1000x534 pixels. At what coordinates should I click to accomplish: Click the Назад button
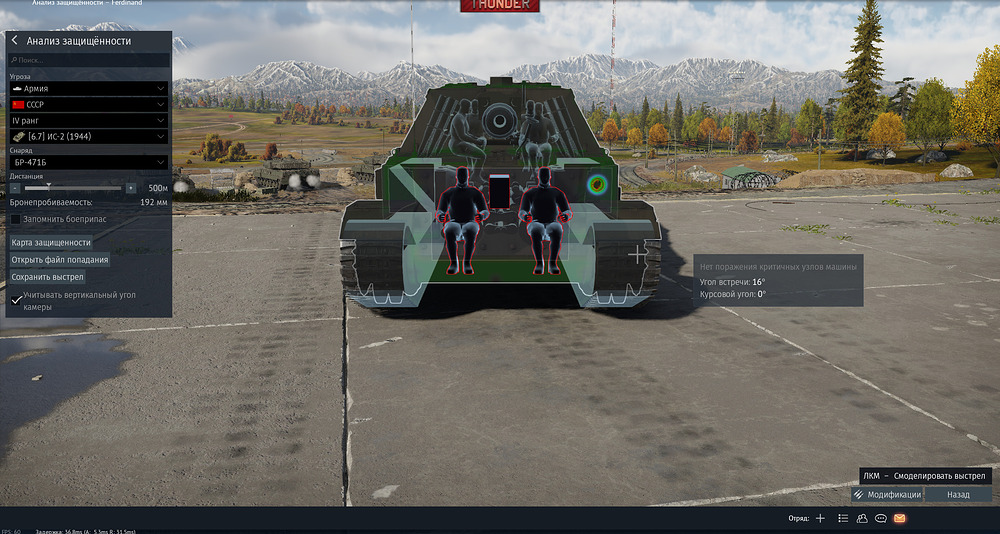[958, 494]
